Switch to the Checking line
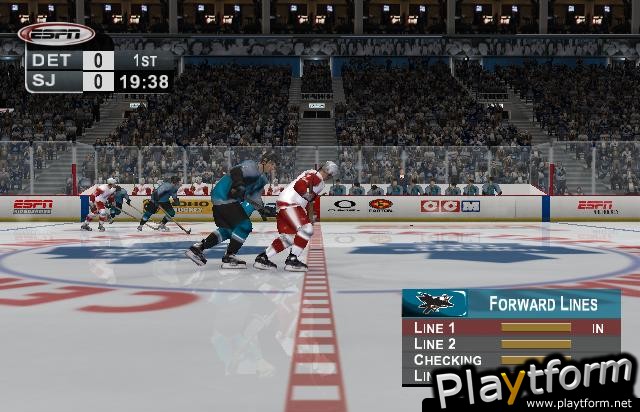 tap(448, 360)
